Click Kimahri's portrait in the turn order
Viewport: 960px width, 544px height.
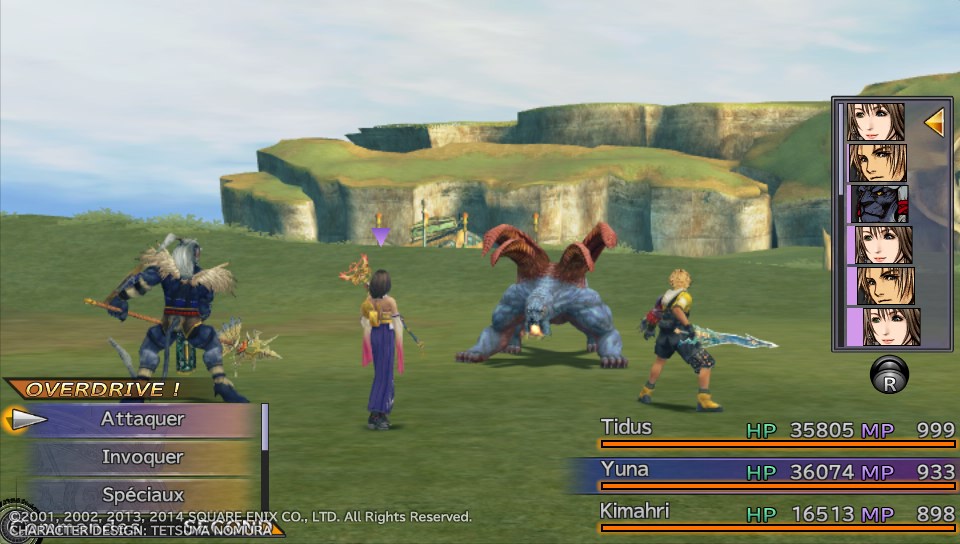pyautogui.click(x=877, y=204)
